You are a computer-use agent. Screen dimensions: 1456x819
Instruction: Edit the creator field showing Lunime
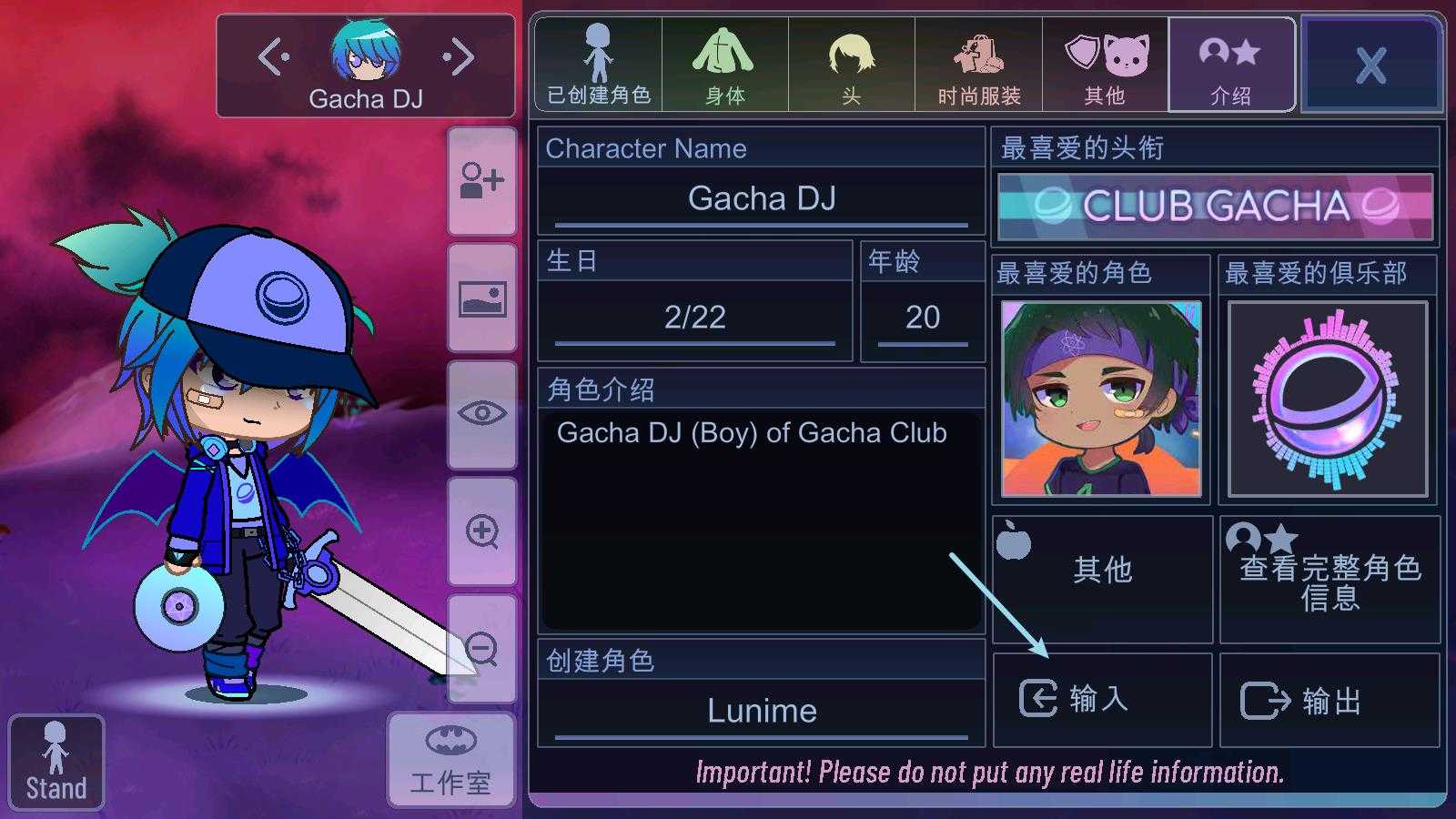762,711
